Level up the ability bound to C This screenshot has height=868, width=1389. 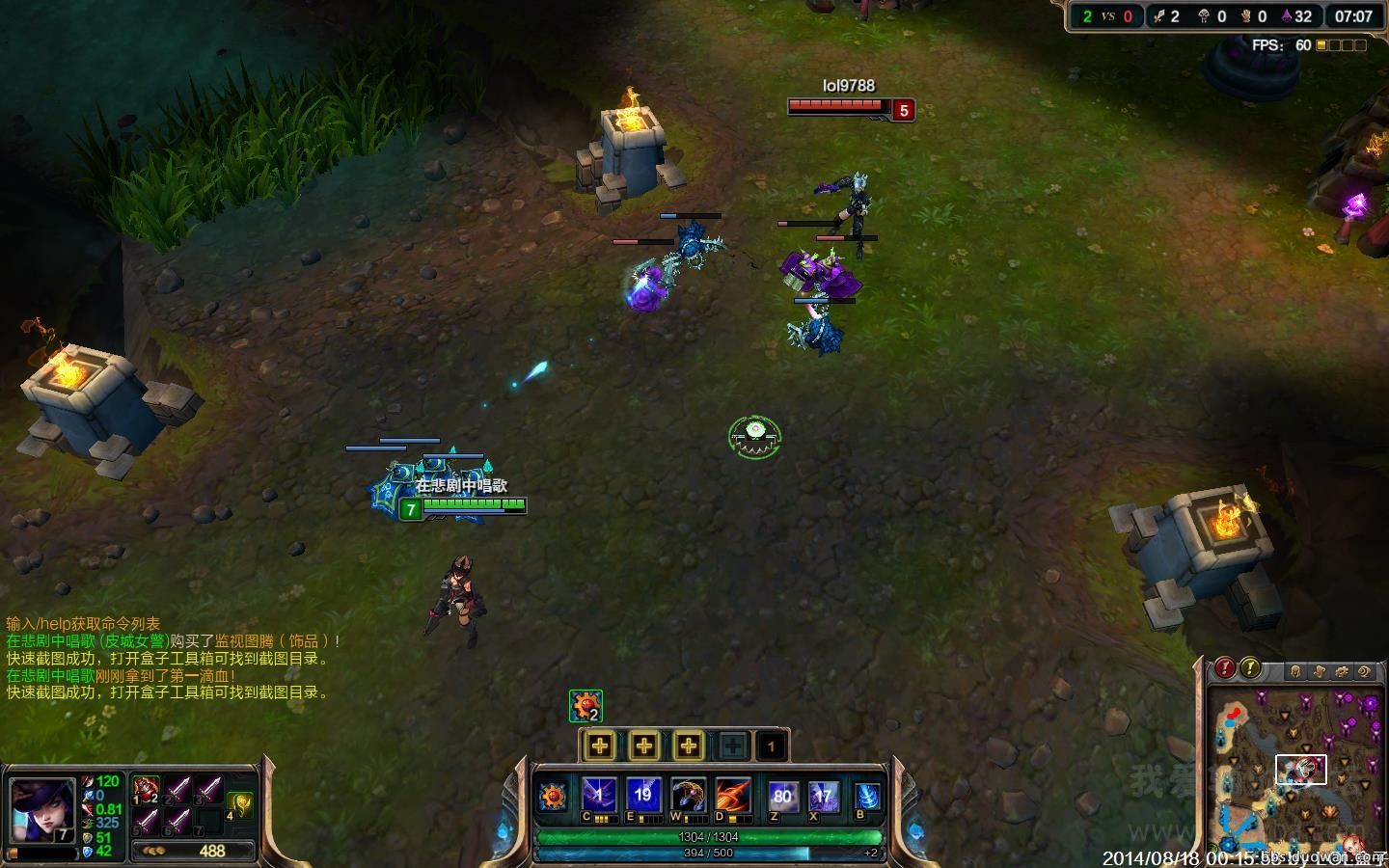click(x=600, y=746)
